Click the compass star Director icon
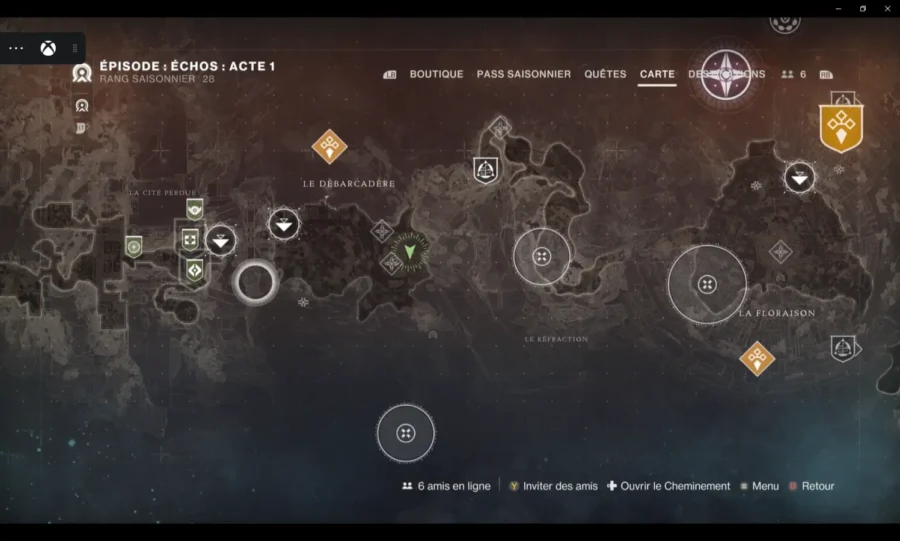 pos(726,74)
